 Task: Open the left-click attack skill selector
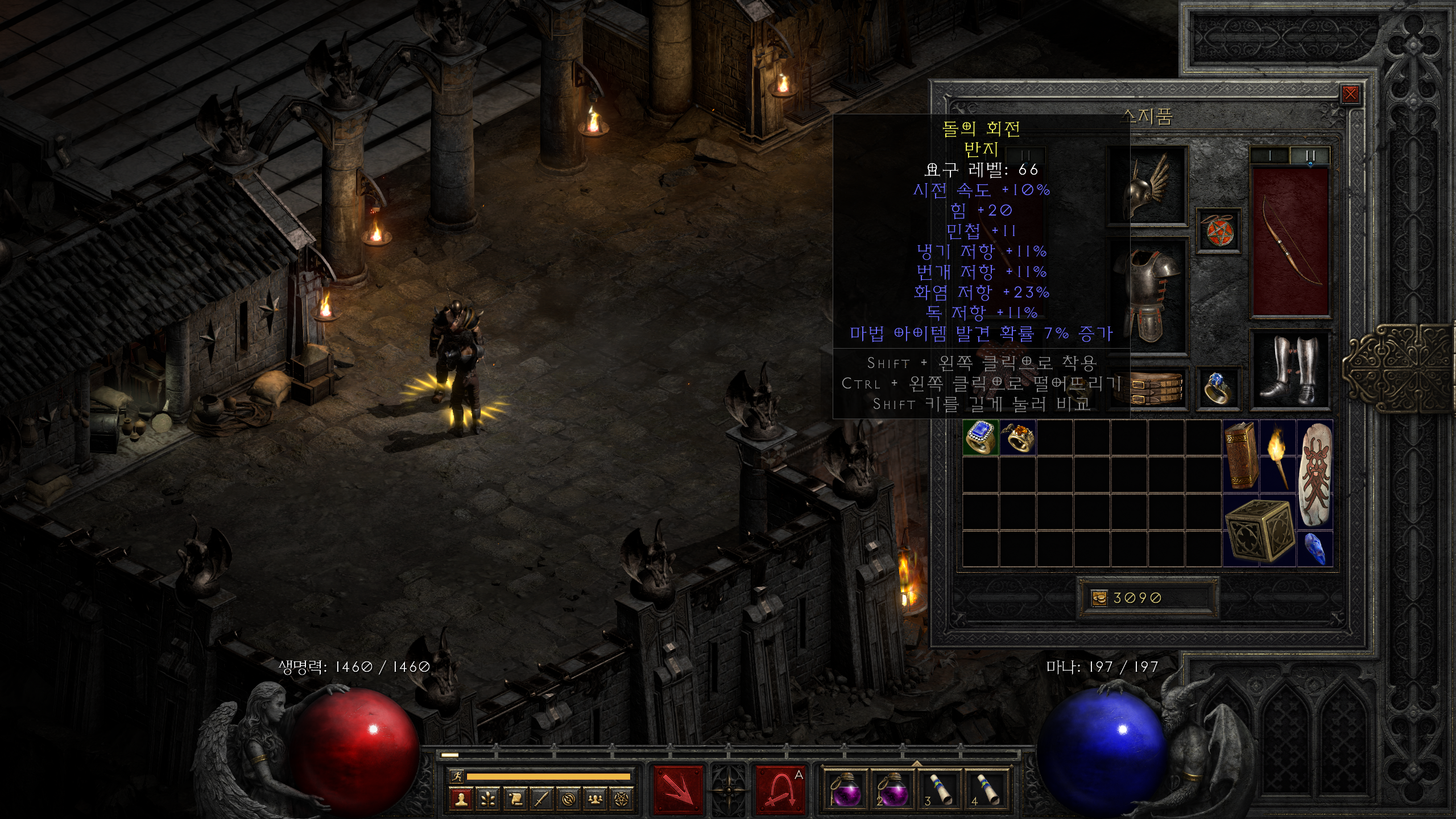[678, 789]
